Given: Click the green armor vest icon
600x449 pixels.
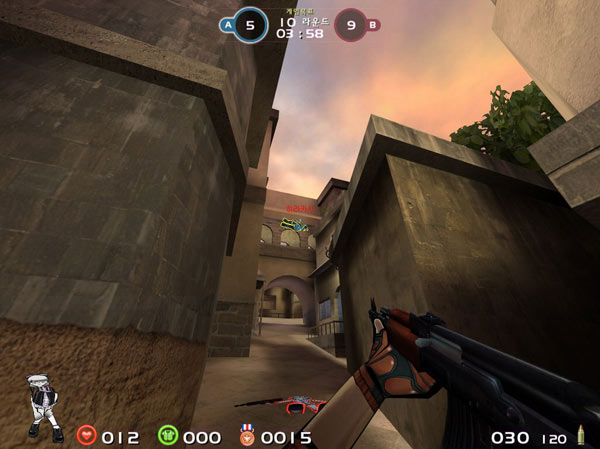Looking at the screenshot, I should coord(167,436).
